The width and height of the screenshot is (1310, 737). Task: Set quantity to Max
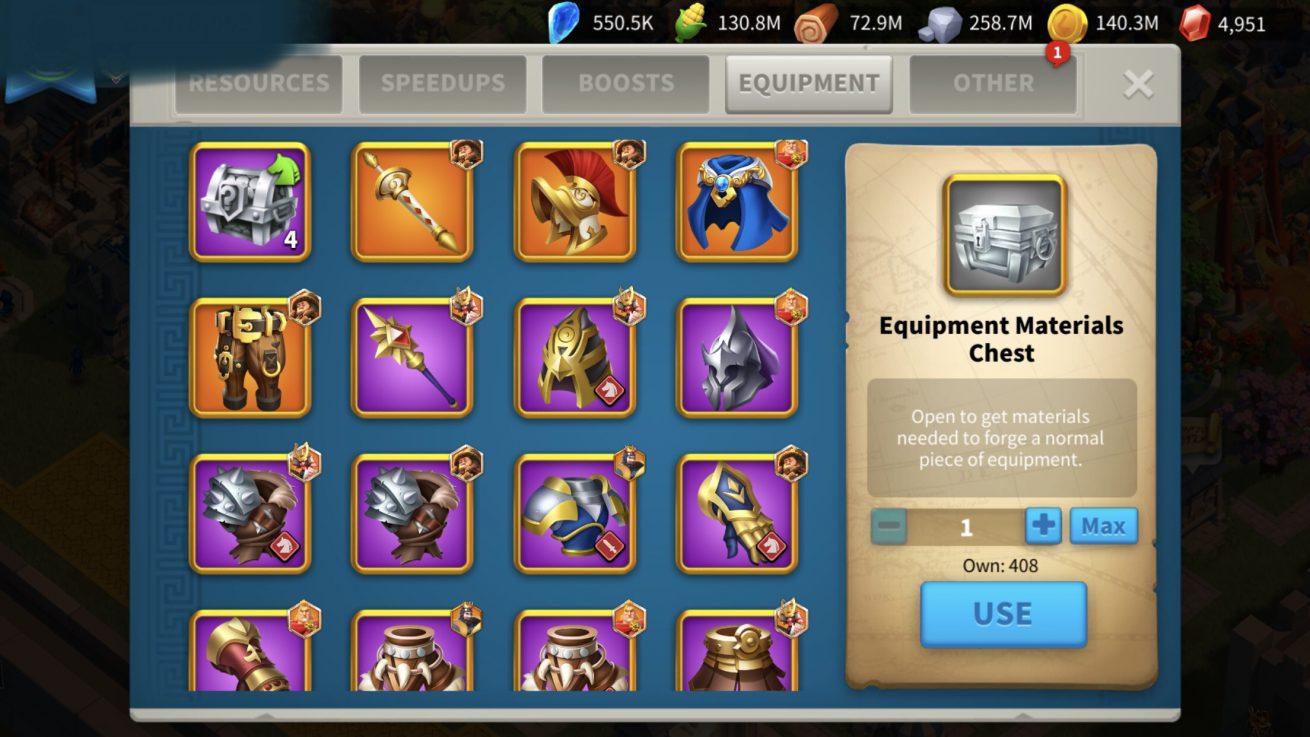[1103, 526]
